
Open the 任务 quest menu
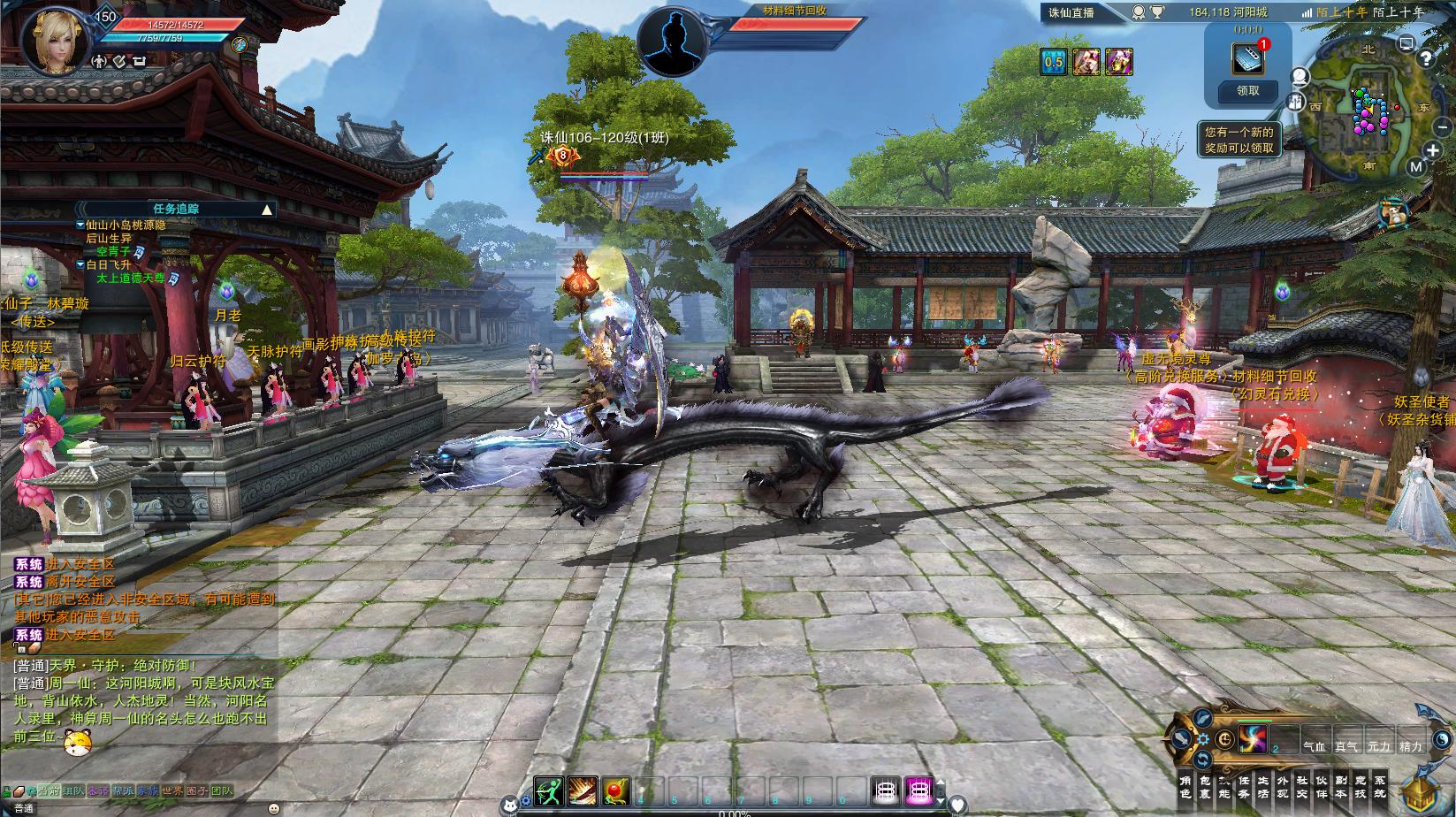click(1244, 787)
